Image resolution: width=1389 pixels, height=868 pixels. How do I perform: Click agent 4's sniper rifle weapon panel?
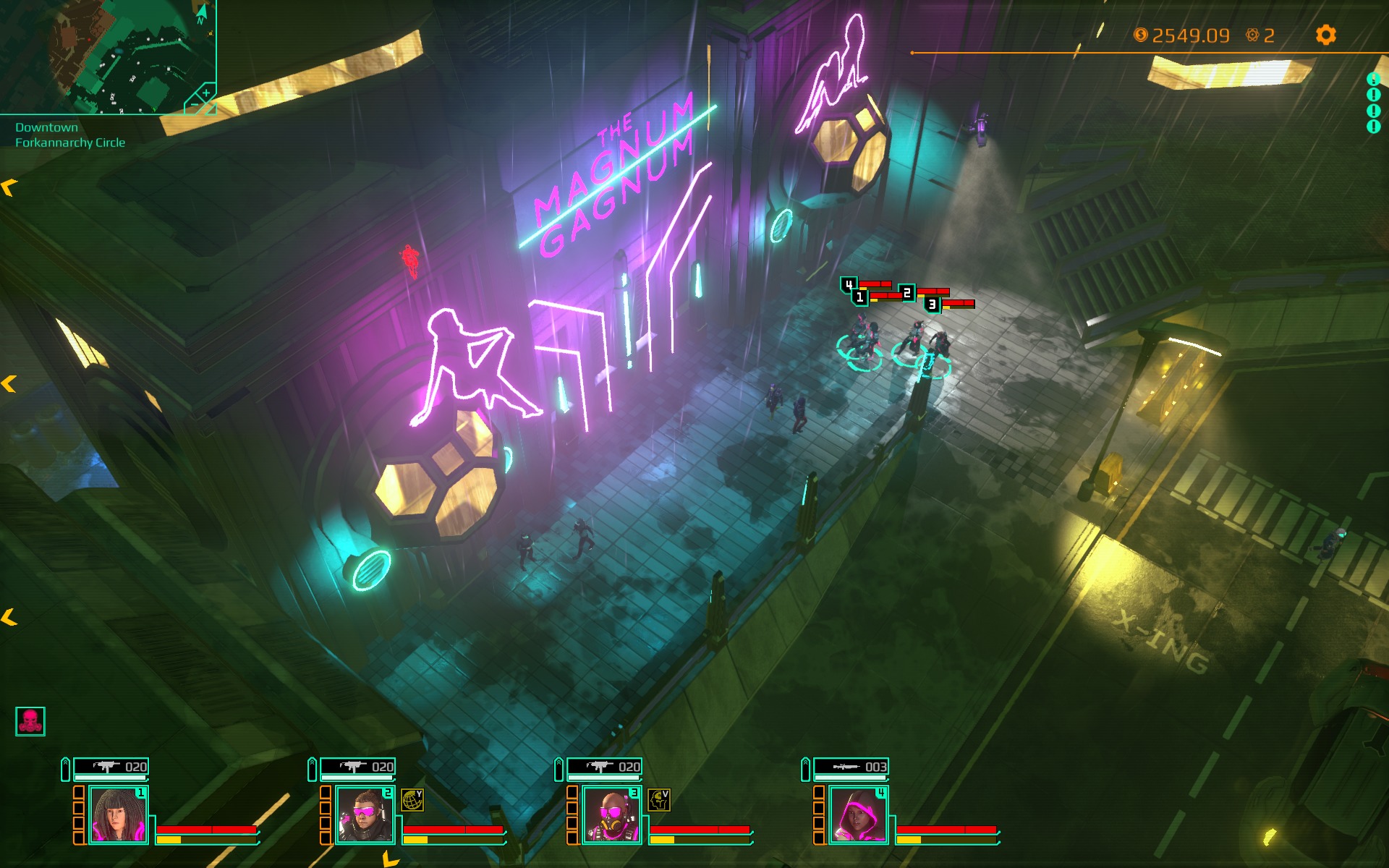click(851, 767)
